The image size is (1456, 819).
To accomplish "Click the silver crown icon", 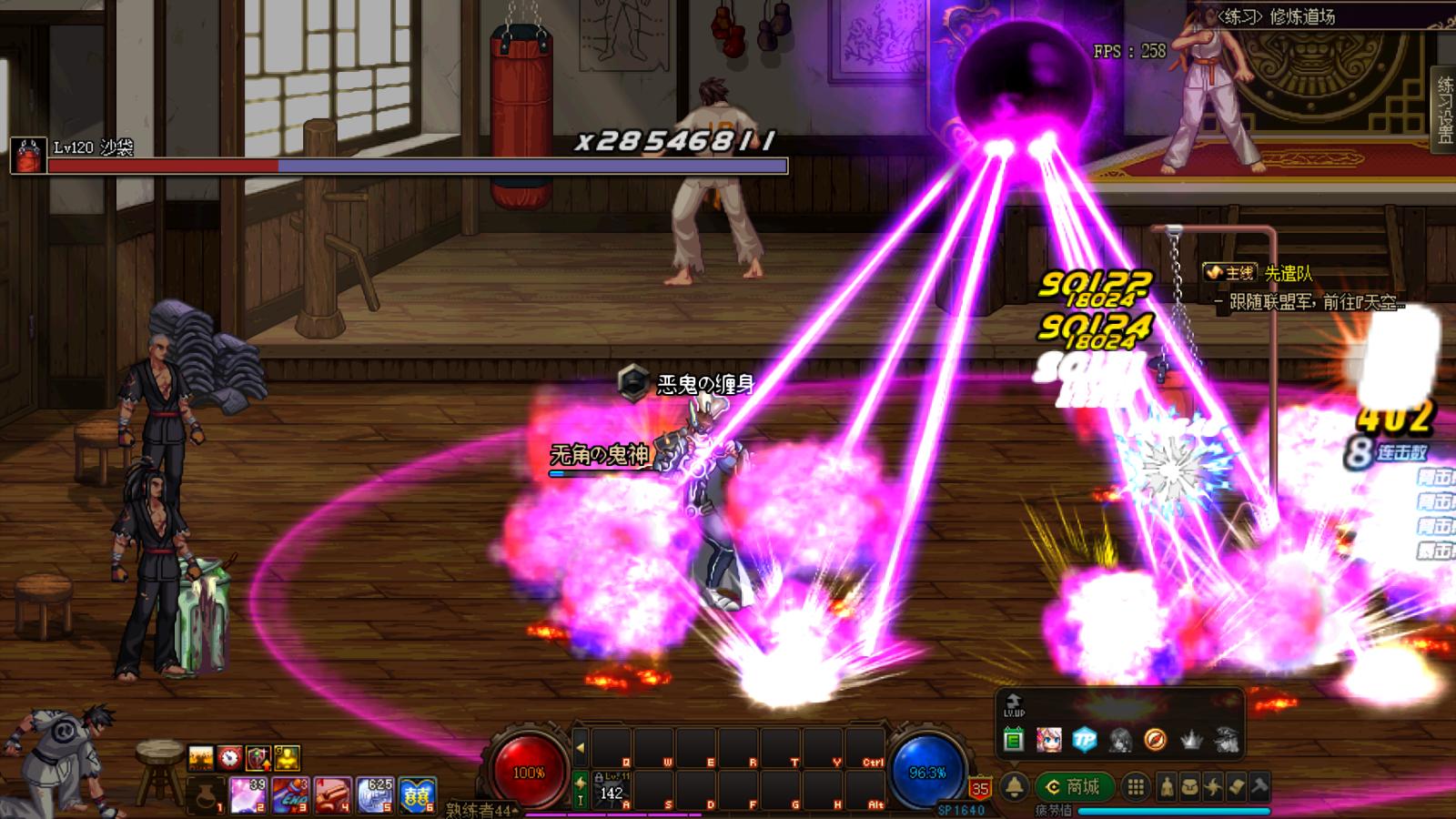I will (1191, 741).
